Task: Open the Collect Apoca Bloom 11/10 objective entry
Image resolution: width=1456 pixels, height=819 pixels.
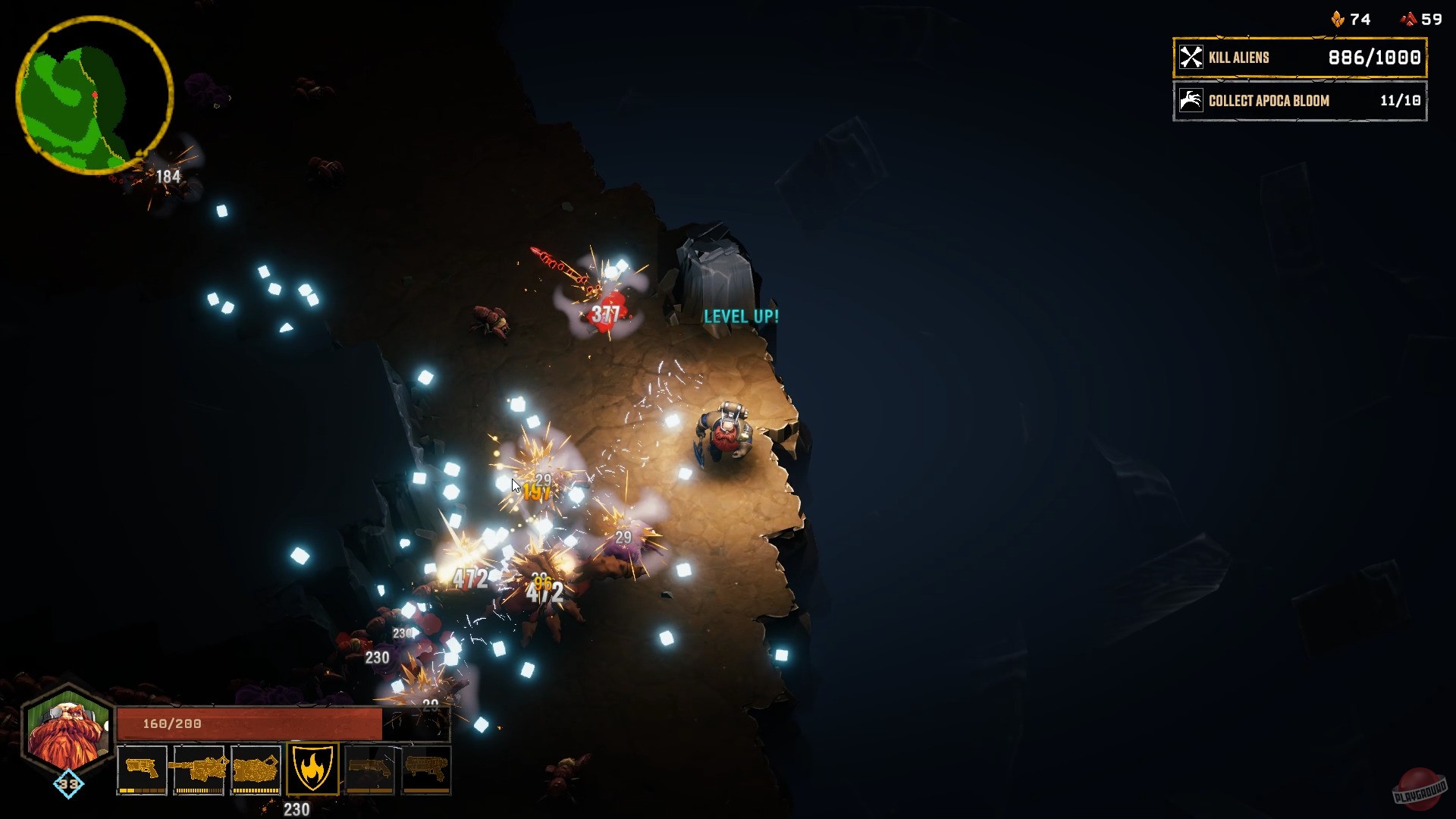Action: 1299,101
